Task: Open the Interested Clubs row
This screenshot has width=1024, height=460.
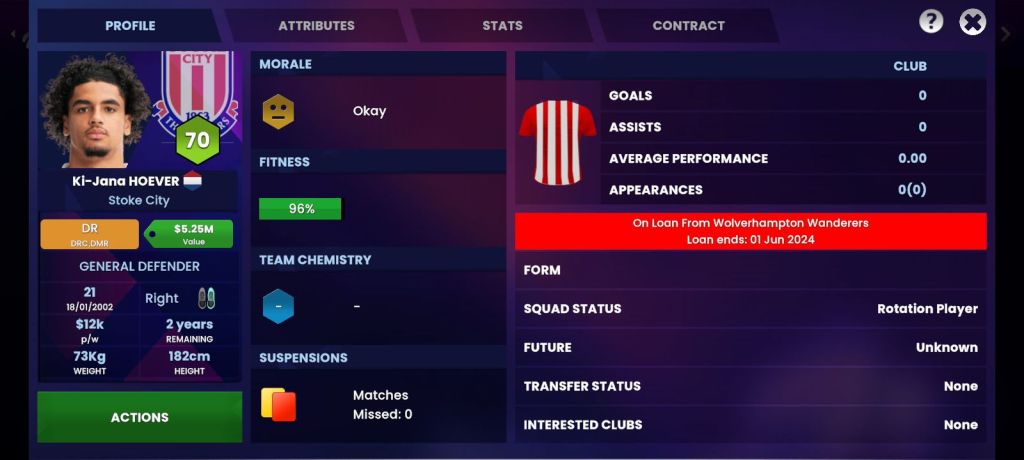Action: tap(750, 425)
